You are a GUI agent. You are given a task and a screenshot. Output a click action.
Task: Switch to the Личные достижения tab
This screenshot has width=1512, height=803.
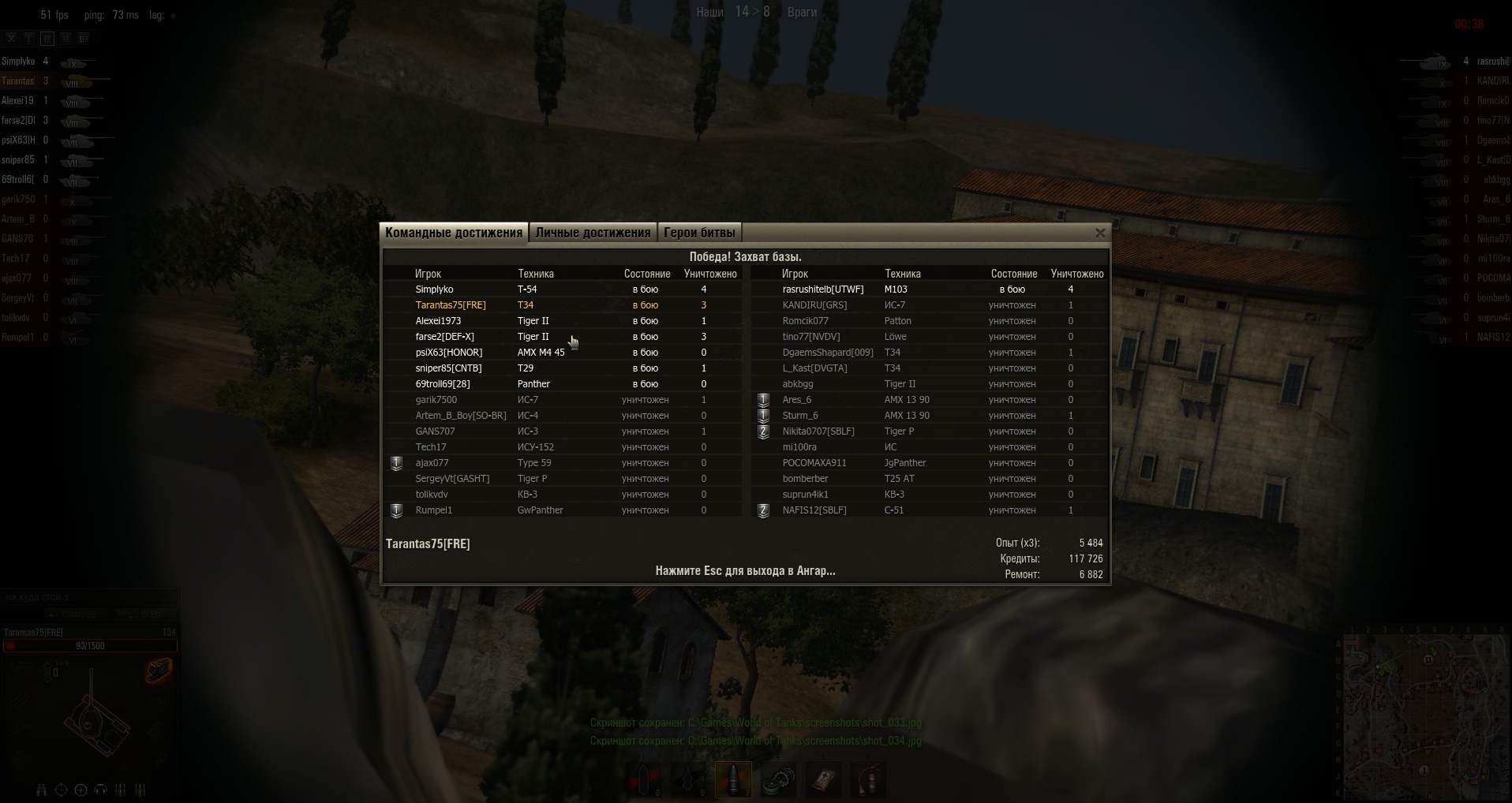tap(593, 233)
